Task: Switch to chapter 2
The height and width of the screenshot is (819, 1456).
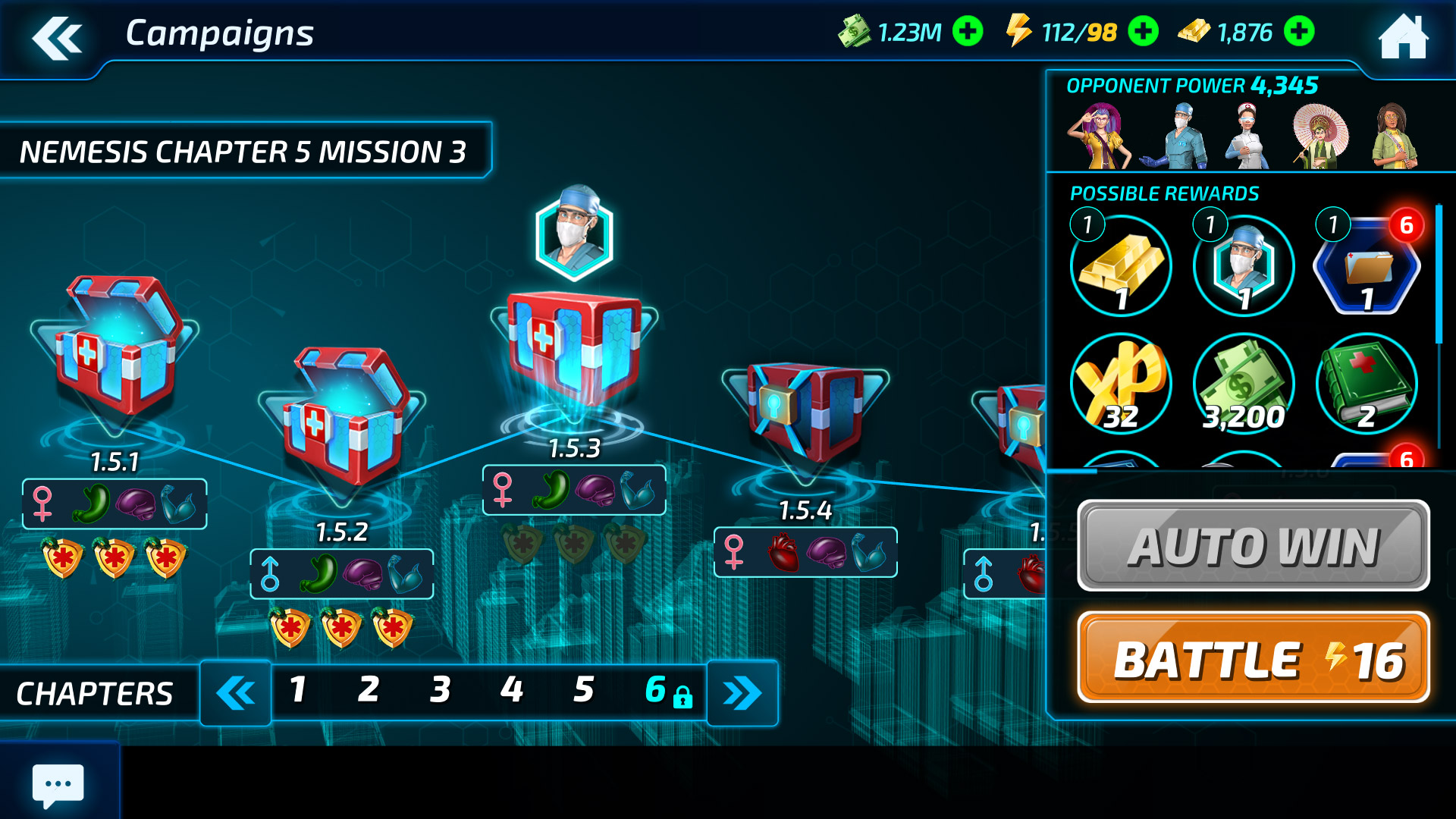Action: click(369, 690)
